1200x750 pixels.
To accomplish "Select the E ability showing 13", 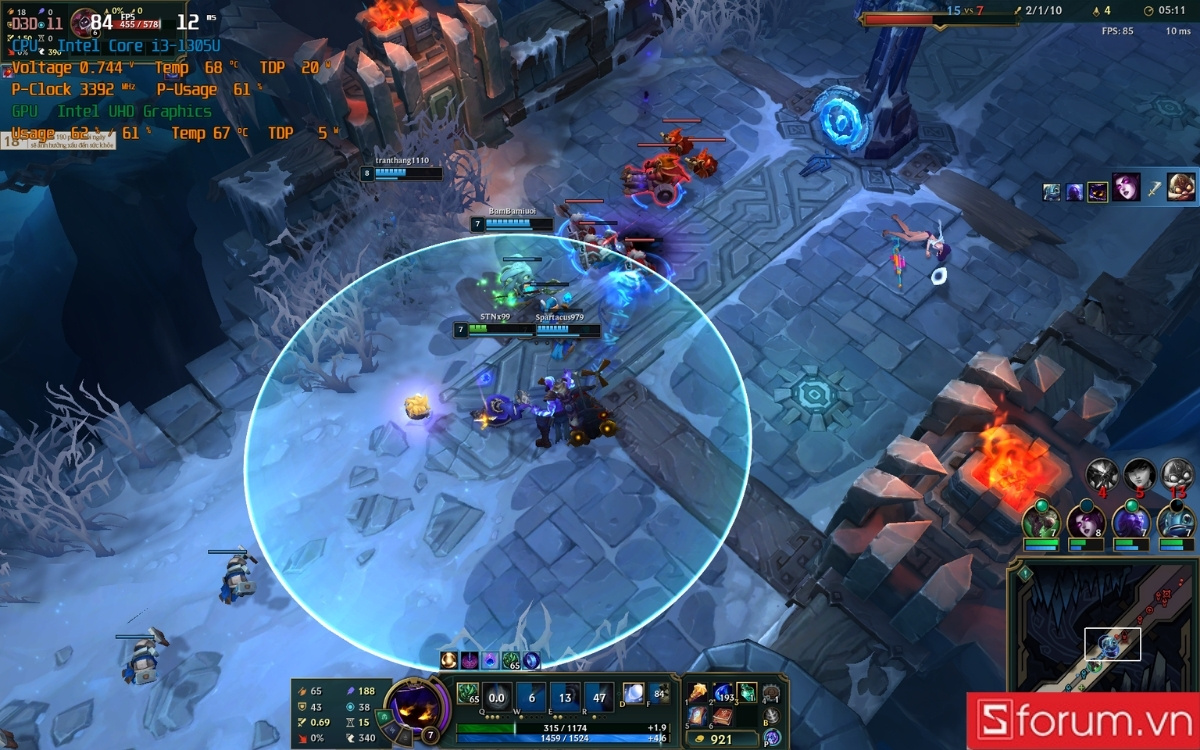I will (566, 698).
